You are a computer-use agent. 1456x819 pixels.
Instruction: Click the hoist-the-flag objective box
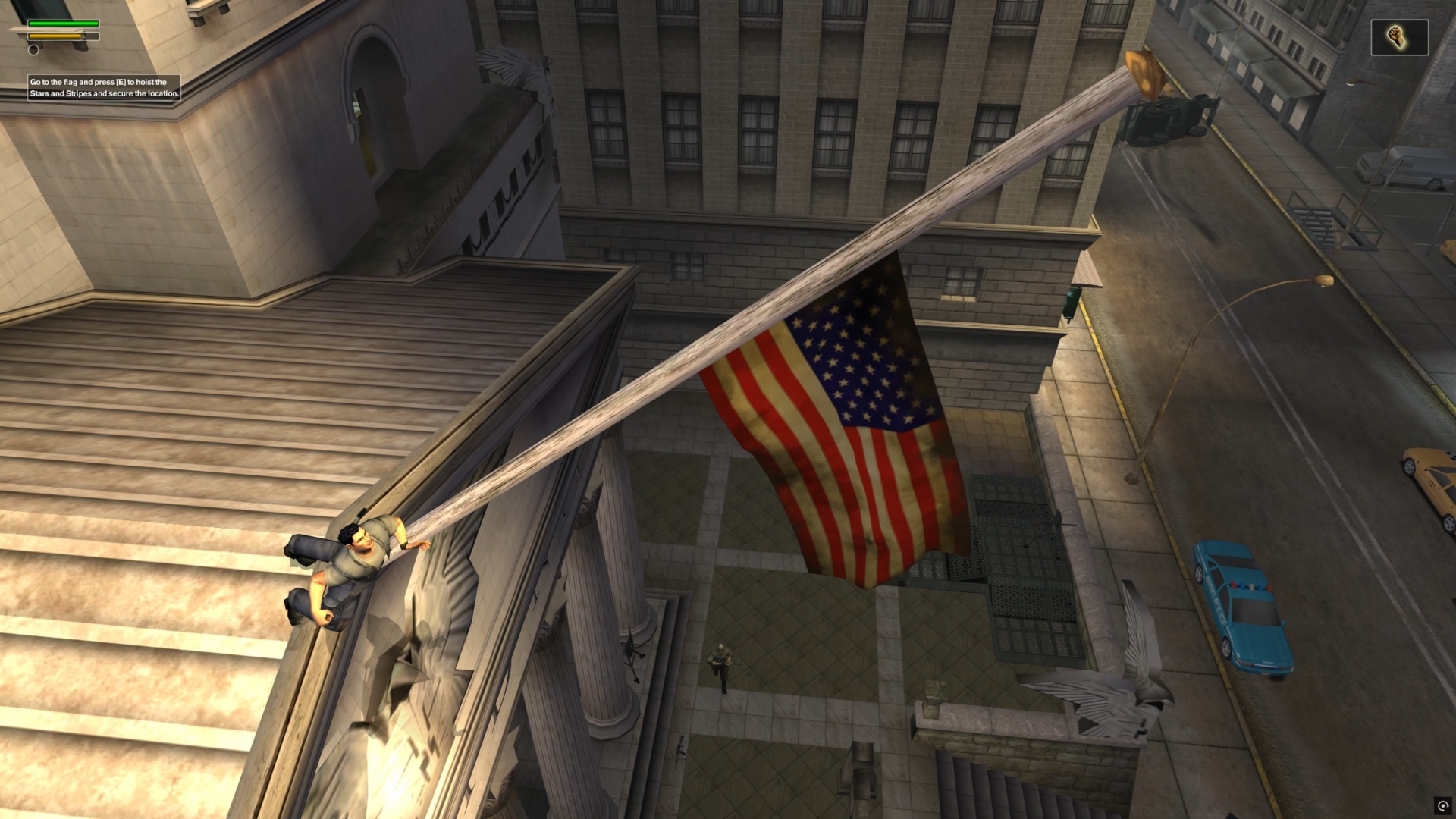(104, 88)
